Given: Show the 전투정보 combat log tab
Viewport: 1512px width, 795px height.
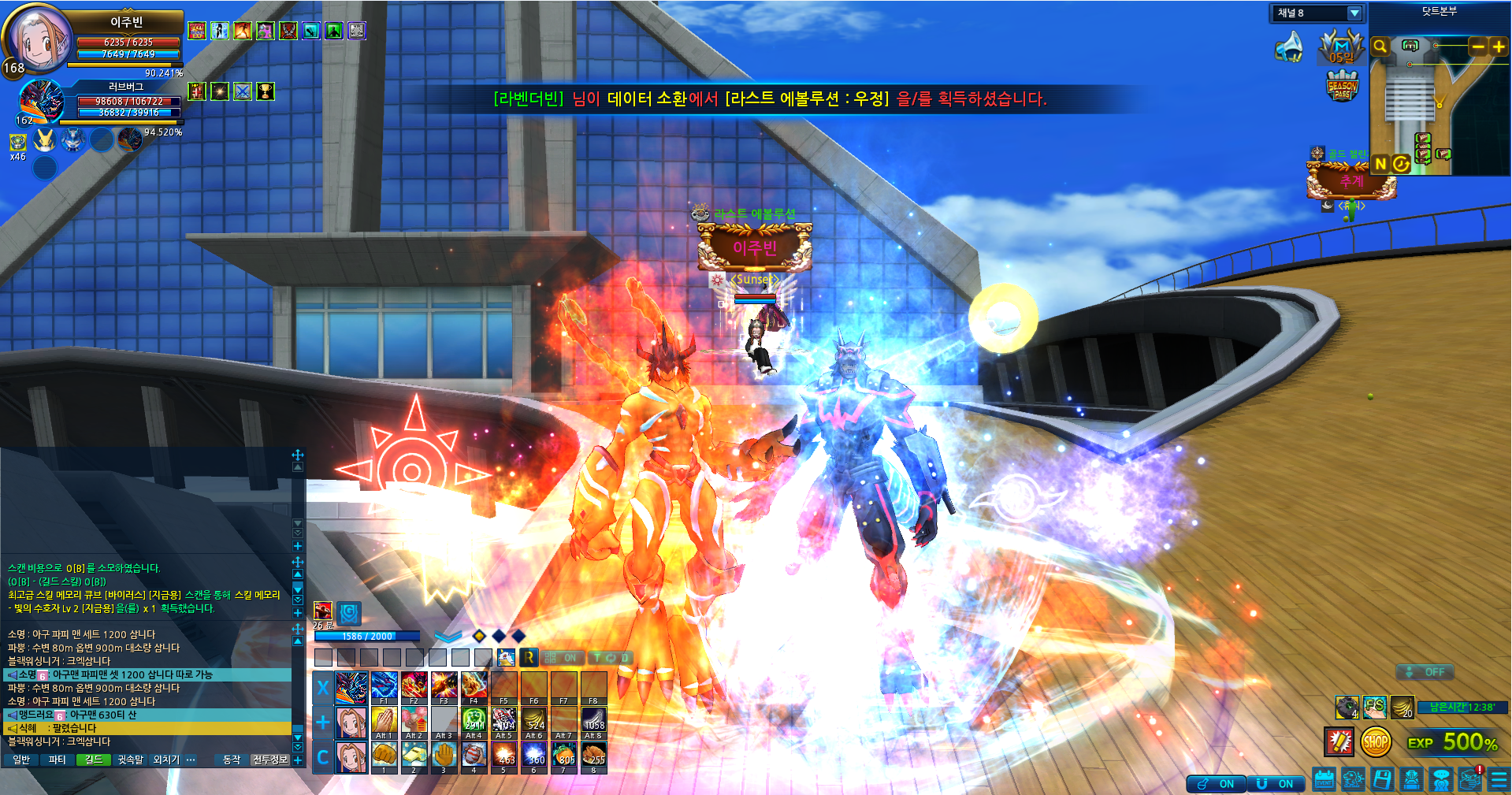Looking at the screenshot, I should (x=269, y=760).
